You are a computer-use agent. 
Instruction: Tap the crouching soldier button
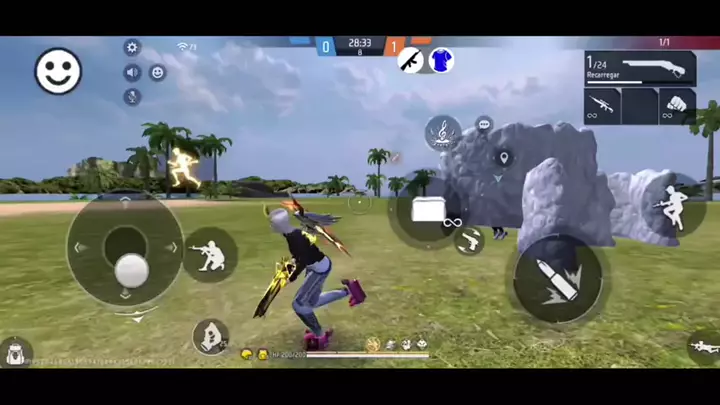pyautogui.click(x=211, y=255)
